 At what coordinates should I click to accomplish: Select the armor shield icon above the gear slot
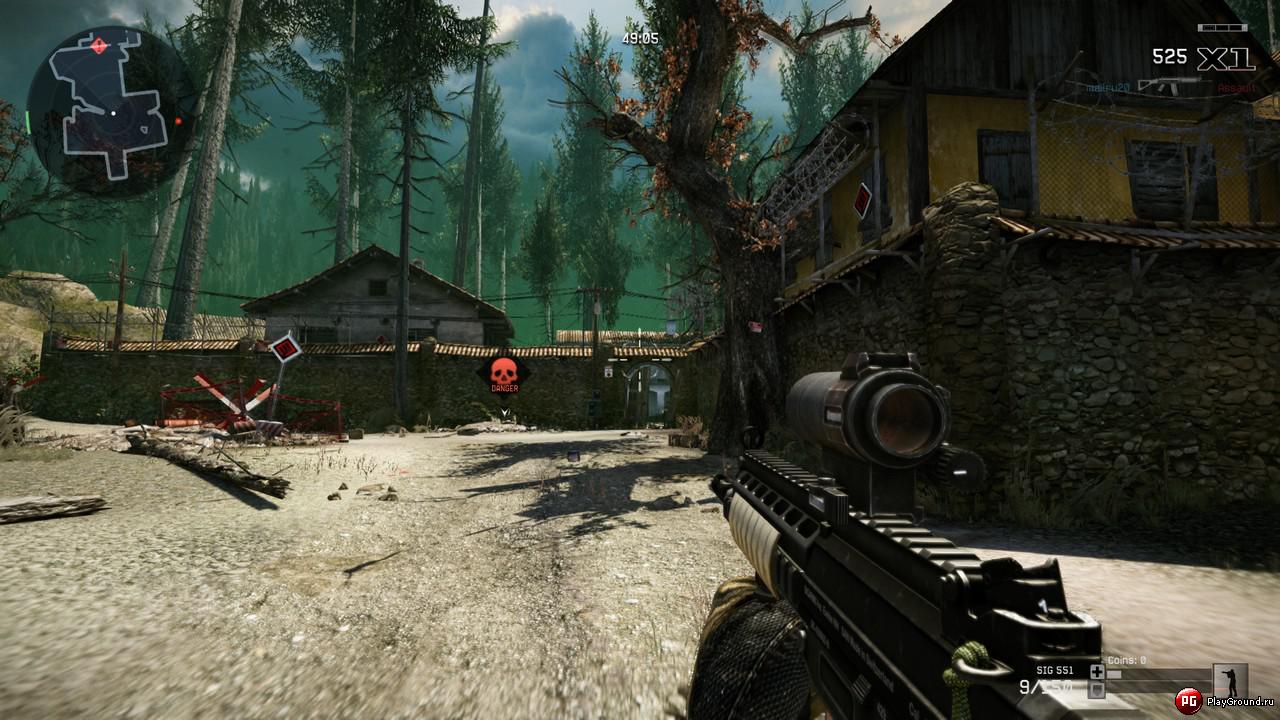1097,691
